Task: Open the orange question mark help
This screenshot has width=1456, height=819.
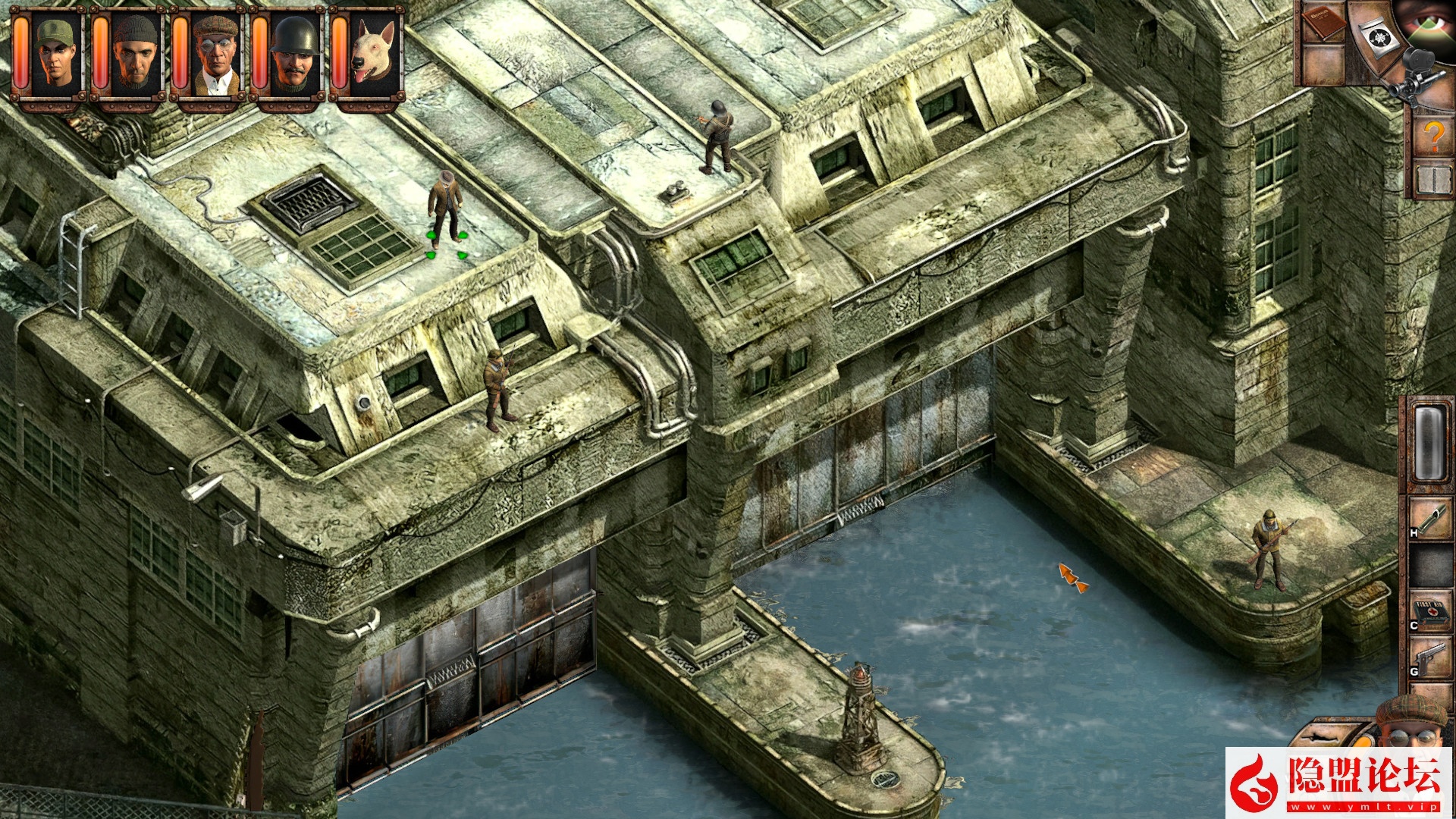Action: coord(1433,136)
